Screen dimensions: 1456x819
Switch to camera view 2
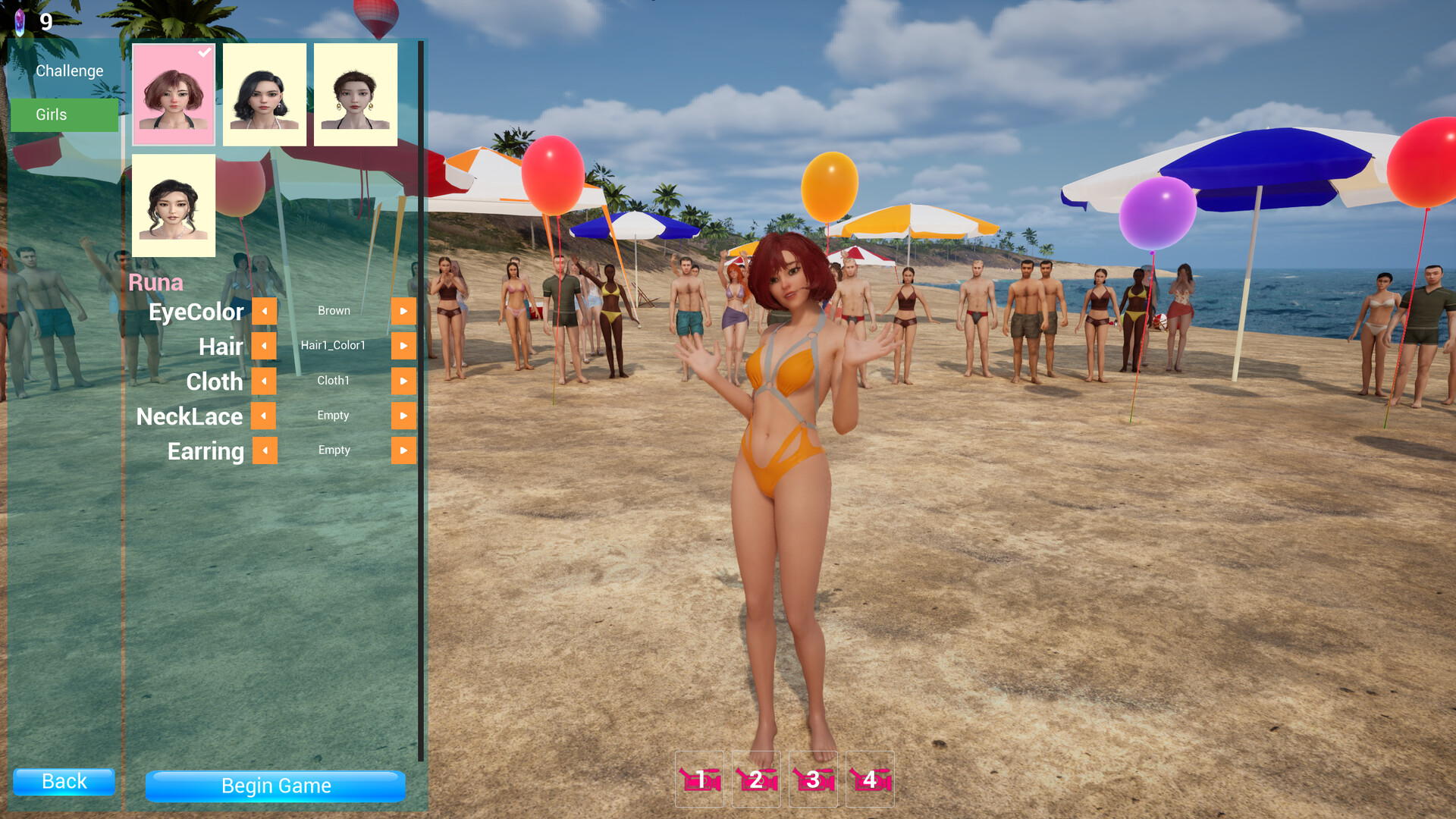point(755,779)
